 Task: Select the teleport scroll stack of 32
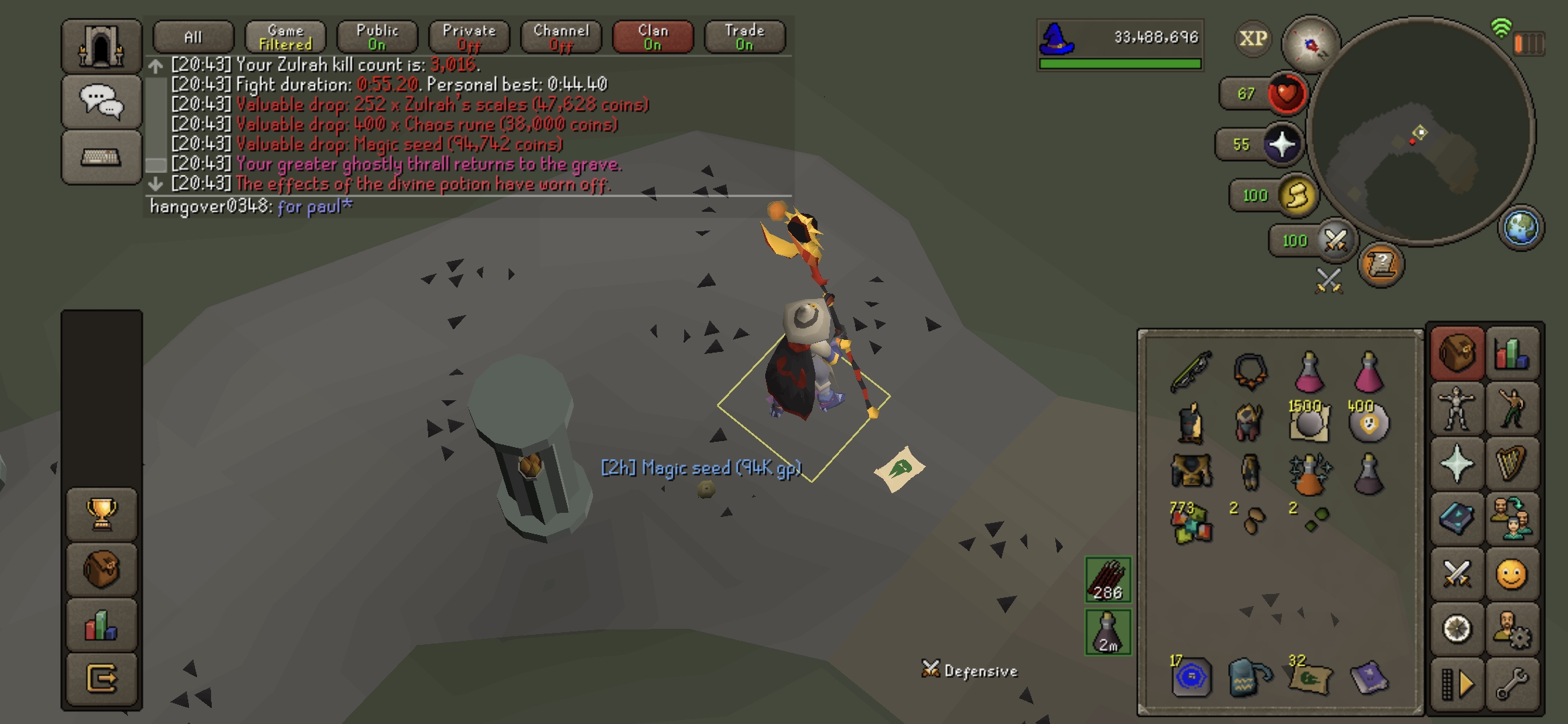[x=1309, y=677]
